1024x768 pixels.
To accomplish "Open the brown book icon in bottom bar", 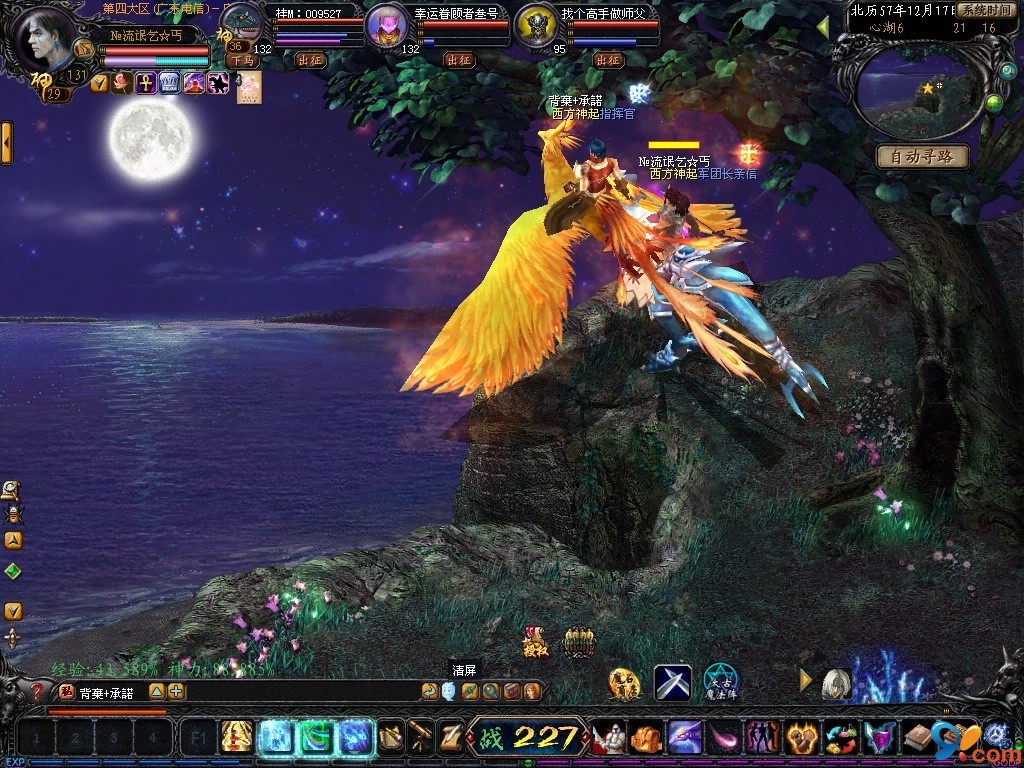I will (x=917, y=737).
